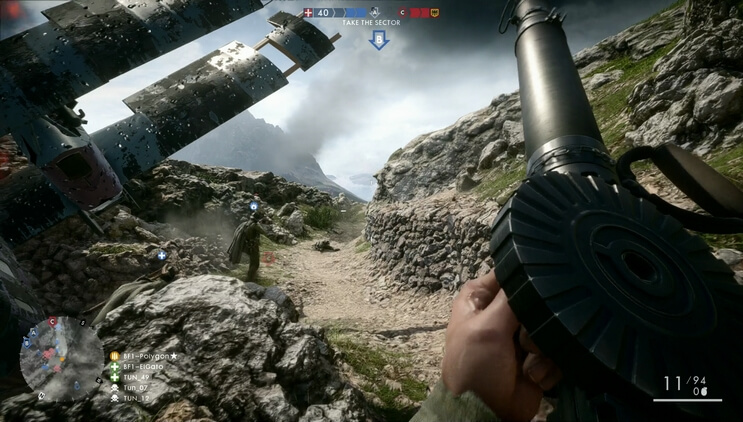
Task: Click the C objective marker on the minimap
Action: click(x=52, y=322)
